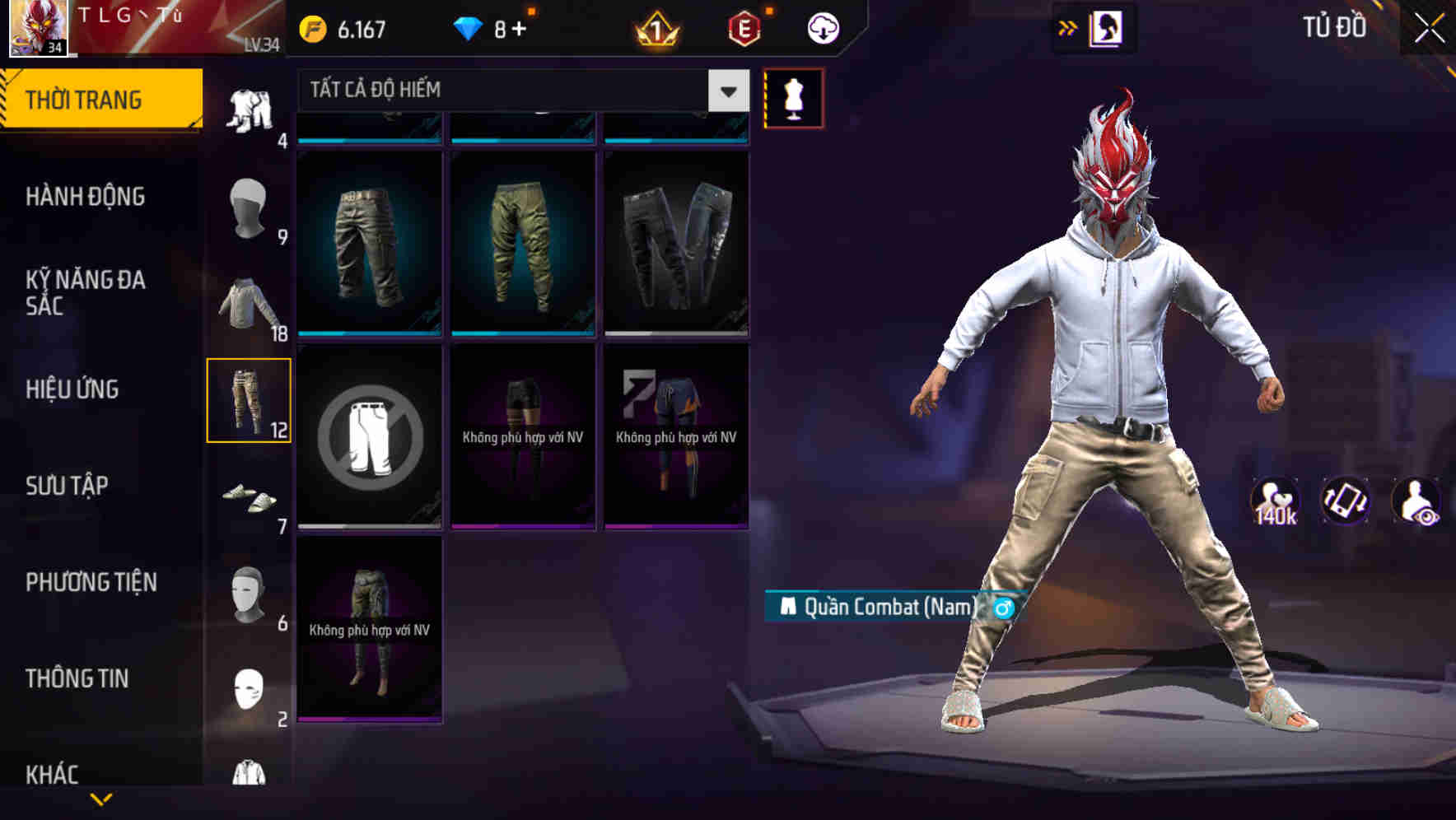Expand the yellow chevron below KHÁC

coord(101,799)
